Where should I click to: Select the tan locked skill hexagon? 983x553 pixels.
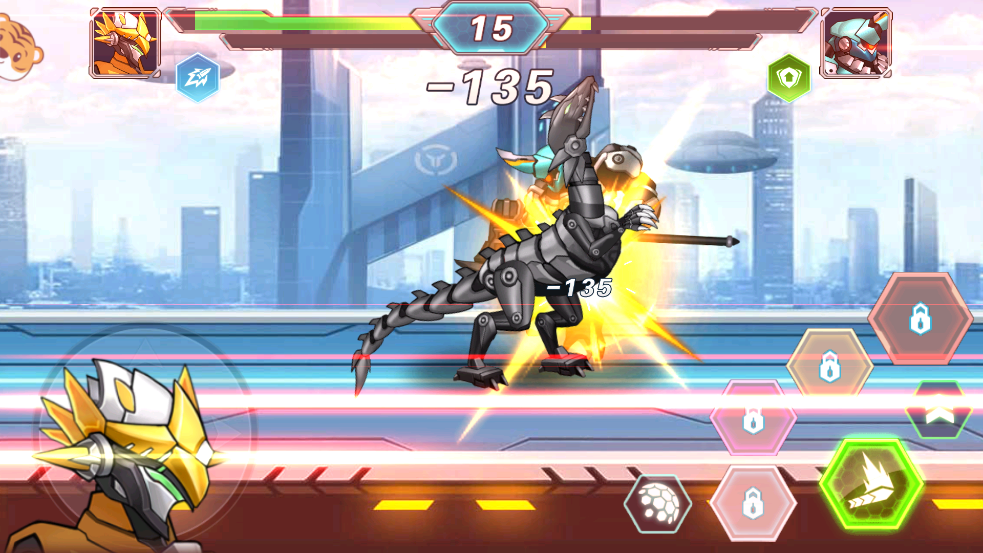829,366
